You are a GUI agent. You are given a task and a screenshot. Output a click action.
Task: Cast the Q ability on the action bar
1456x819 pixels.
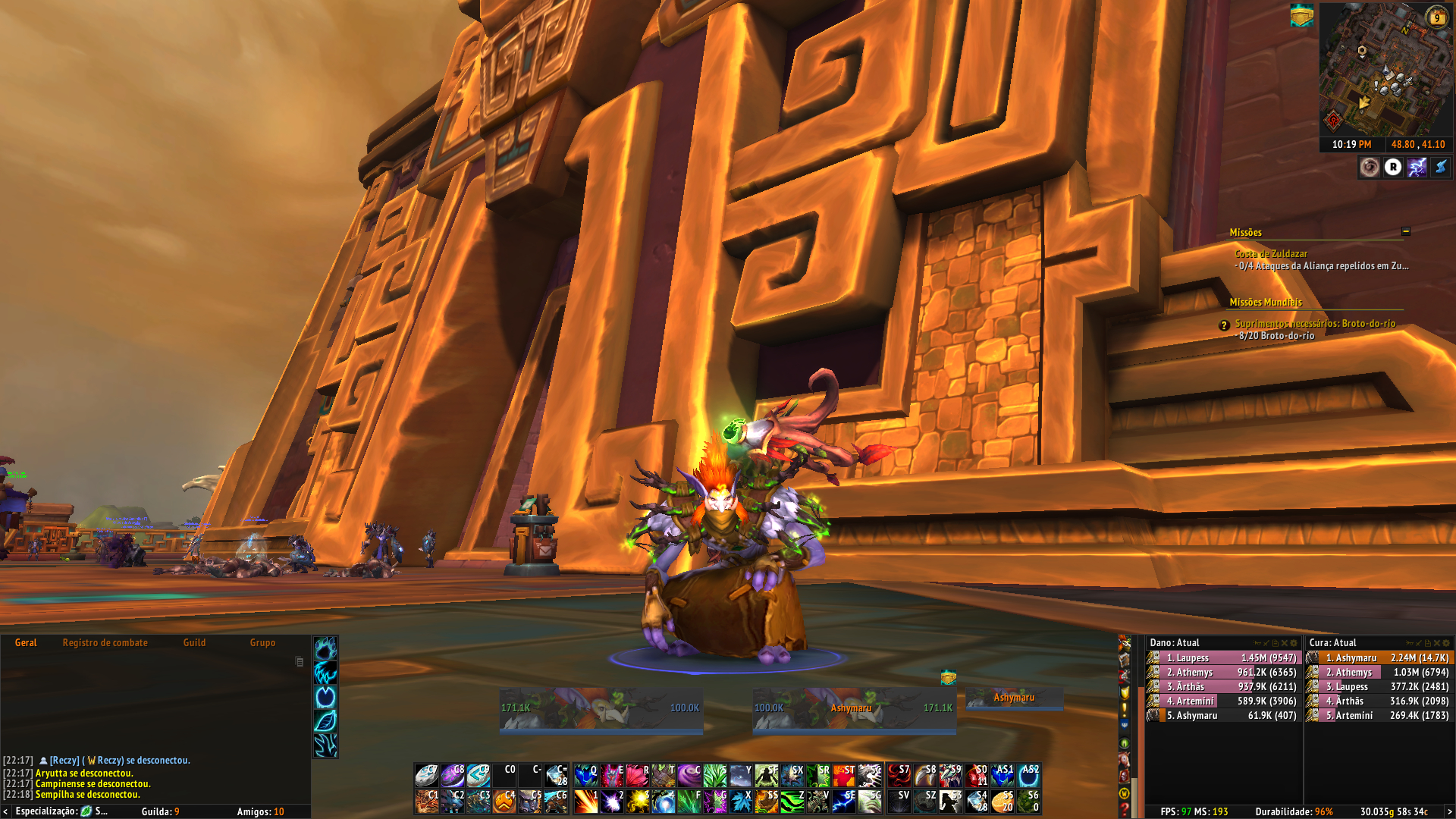(586, 775)
